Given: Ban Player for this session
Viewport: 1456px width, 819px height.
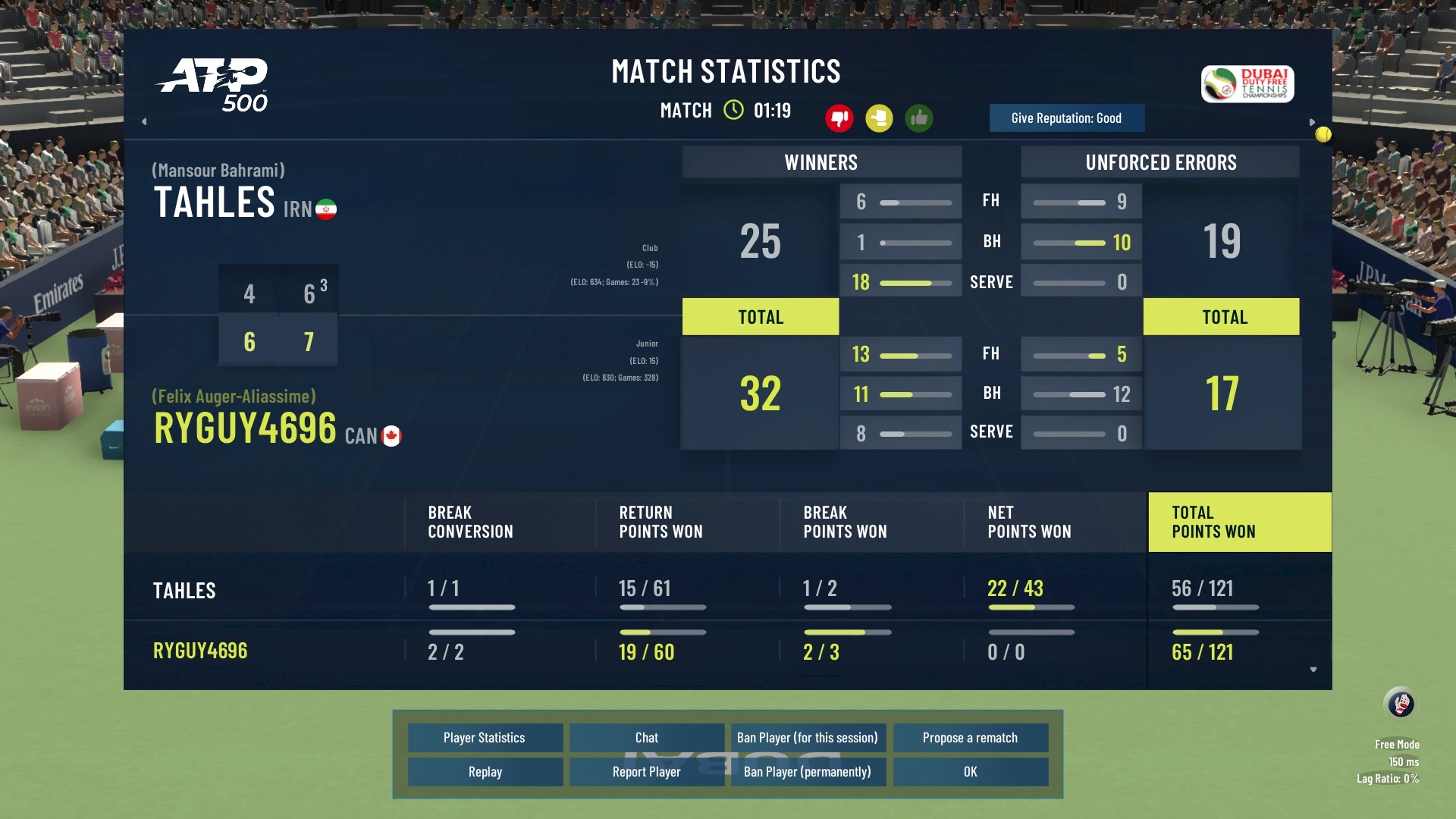Looking at the screenshot, I should coord(807,738).
